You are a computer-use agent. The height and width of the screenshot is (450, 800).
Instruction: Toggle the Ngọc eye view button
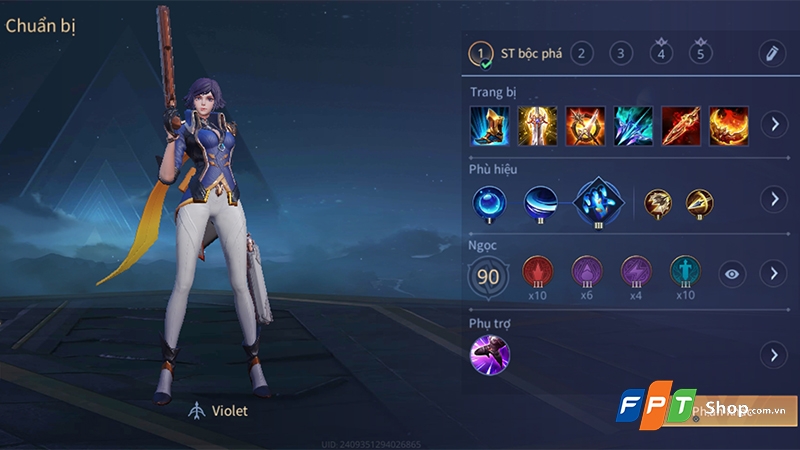(733, 273)
